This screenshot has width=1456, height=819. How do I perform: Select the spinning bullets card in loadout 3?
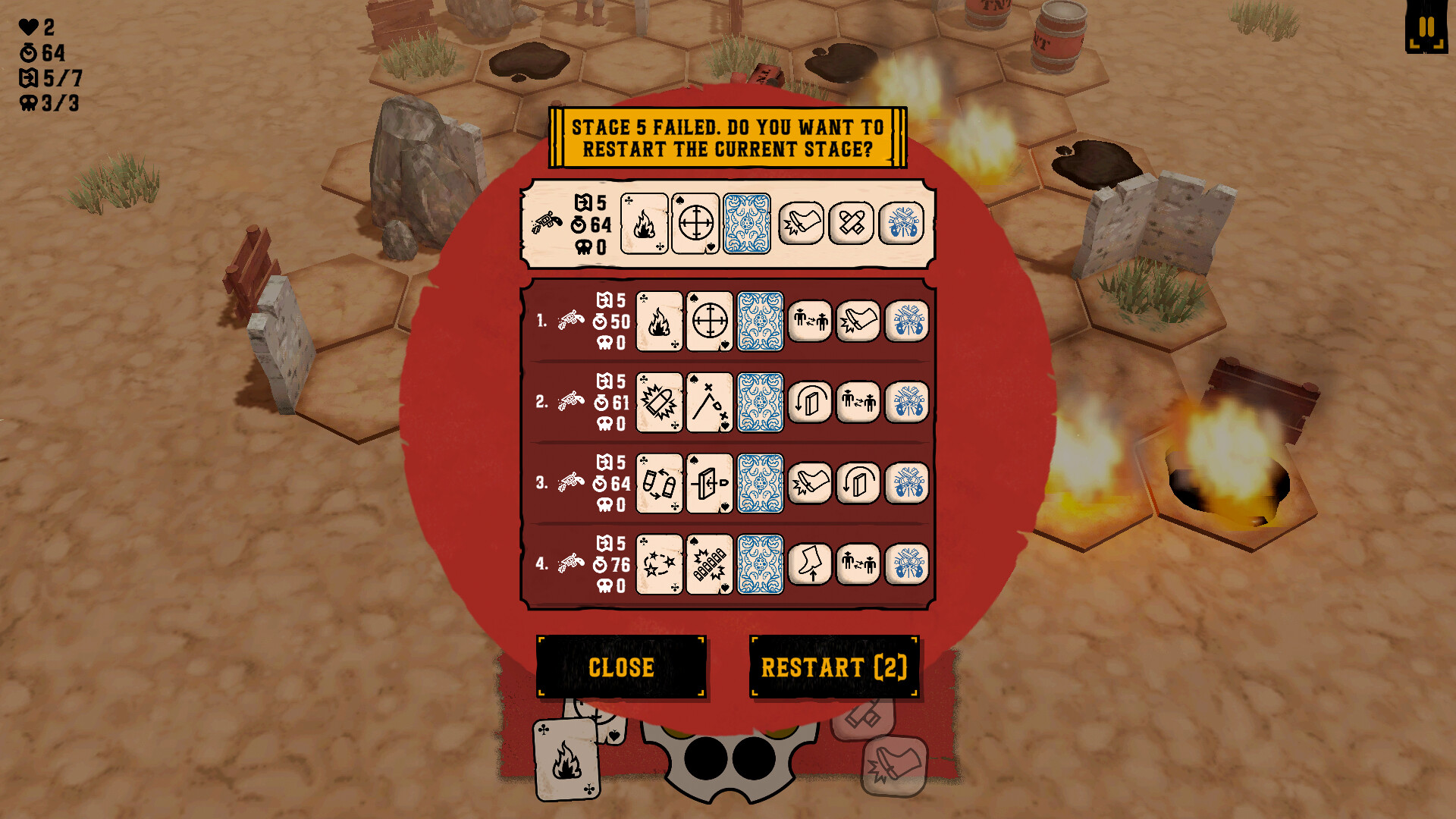click(658, 483)
